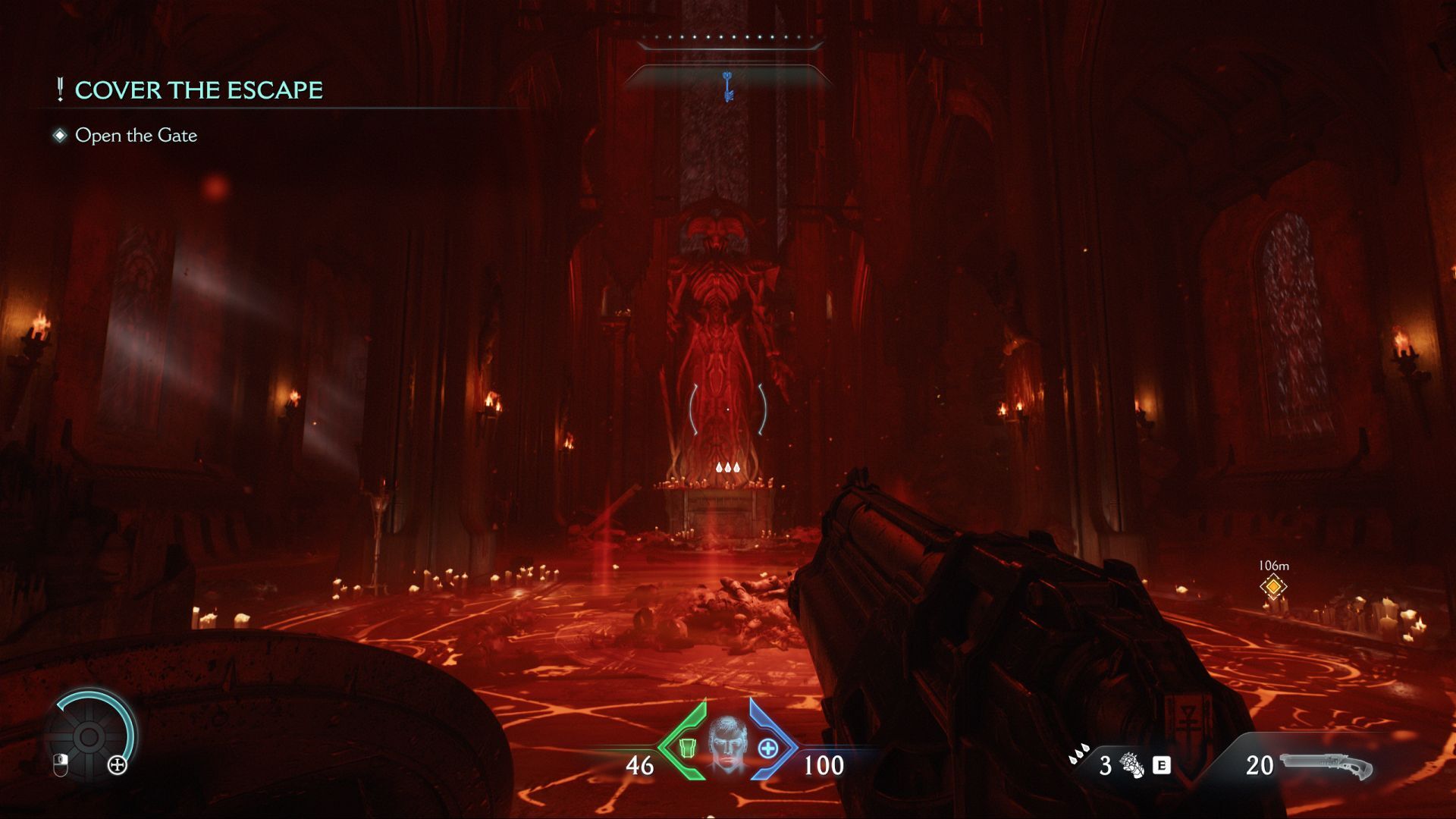The image size is (1456, 819).
Task: Select the green armor icon
Action: coord(687,748)
